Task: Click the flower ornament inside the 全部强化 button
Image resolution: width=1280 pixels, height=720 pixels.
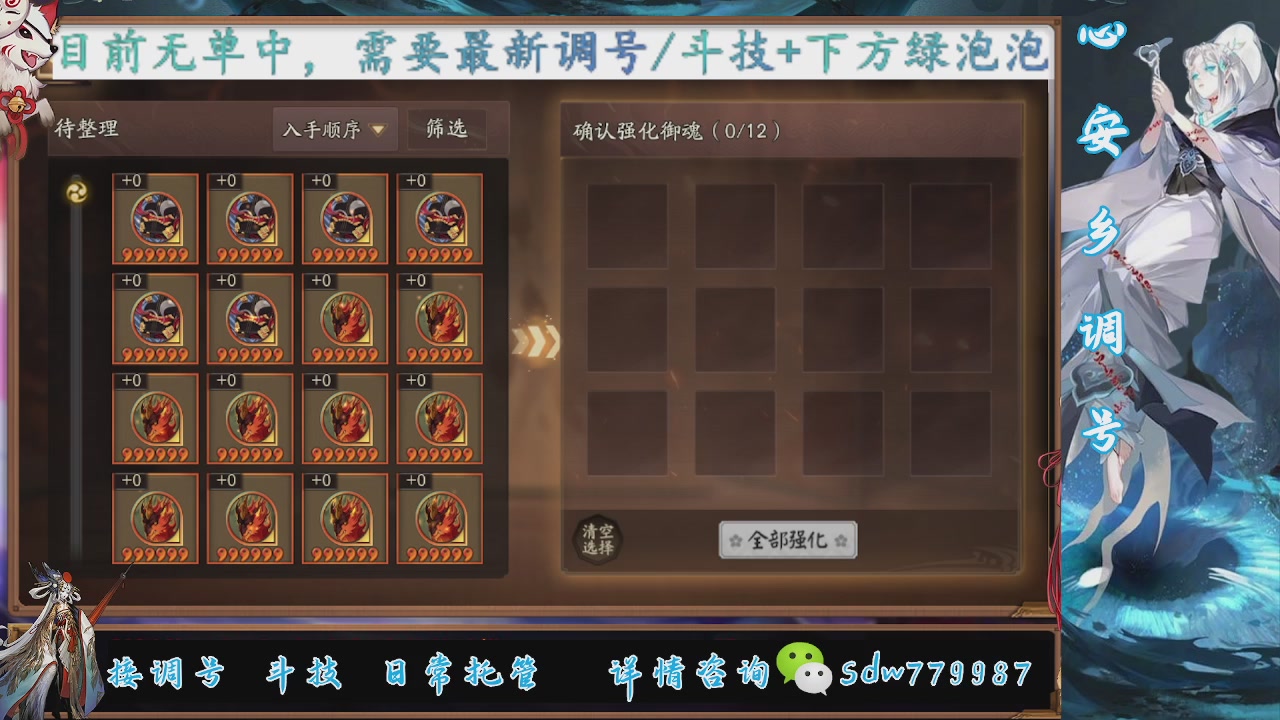Action: click(x=737, y=539)
